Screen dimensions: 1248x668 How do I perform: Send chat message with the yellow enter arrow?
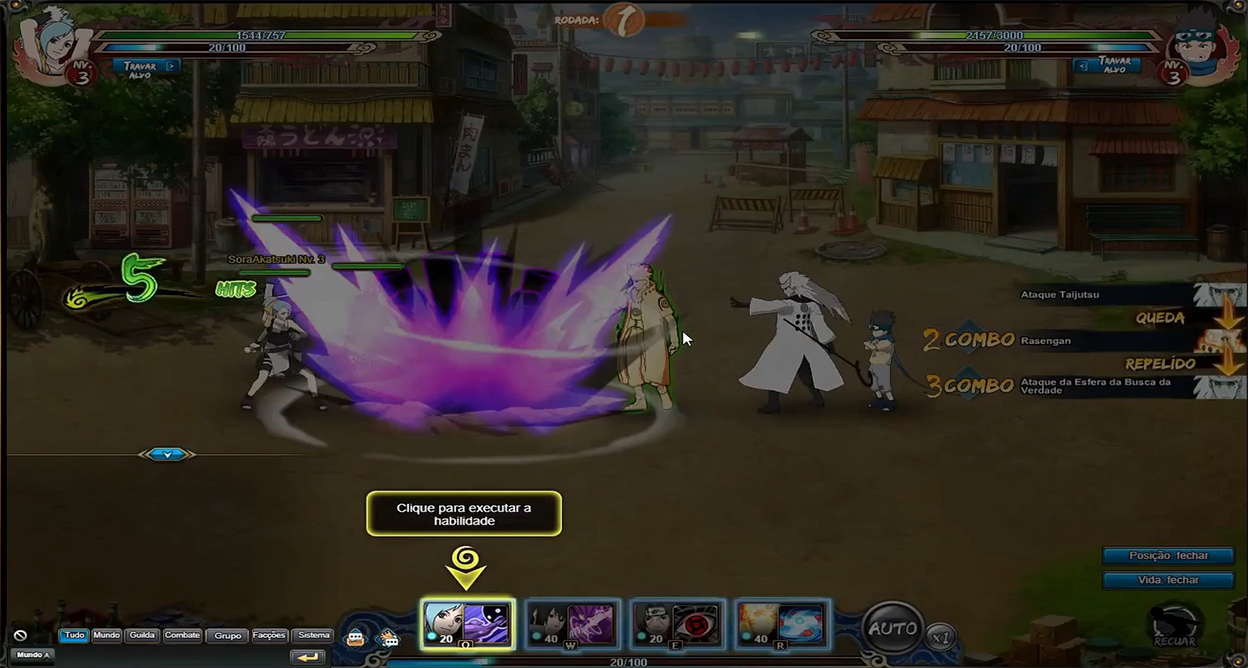(308, 657)
